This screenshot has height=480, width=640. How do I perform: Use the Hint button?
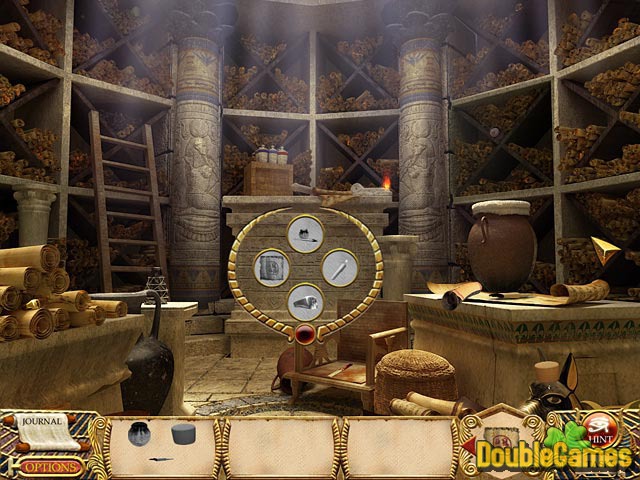click(599, 426)
